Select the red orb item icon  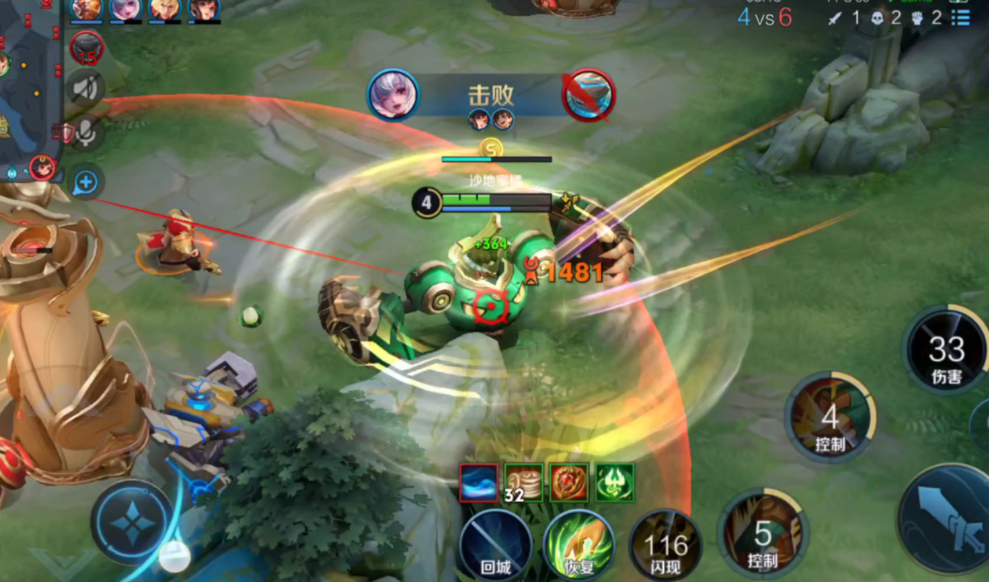569,482
